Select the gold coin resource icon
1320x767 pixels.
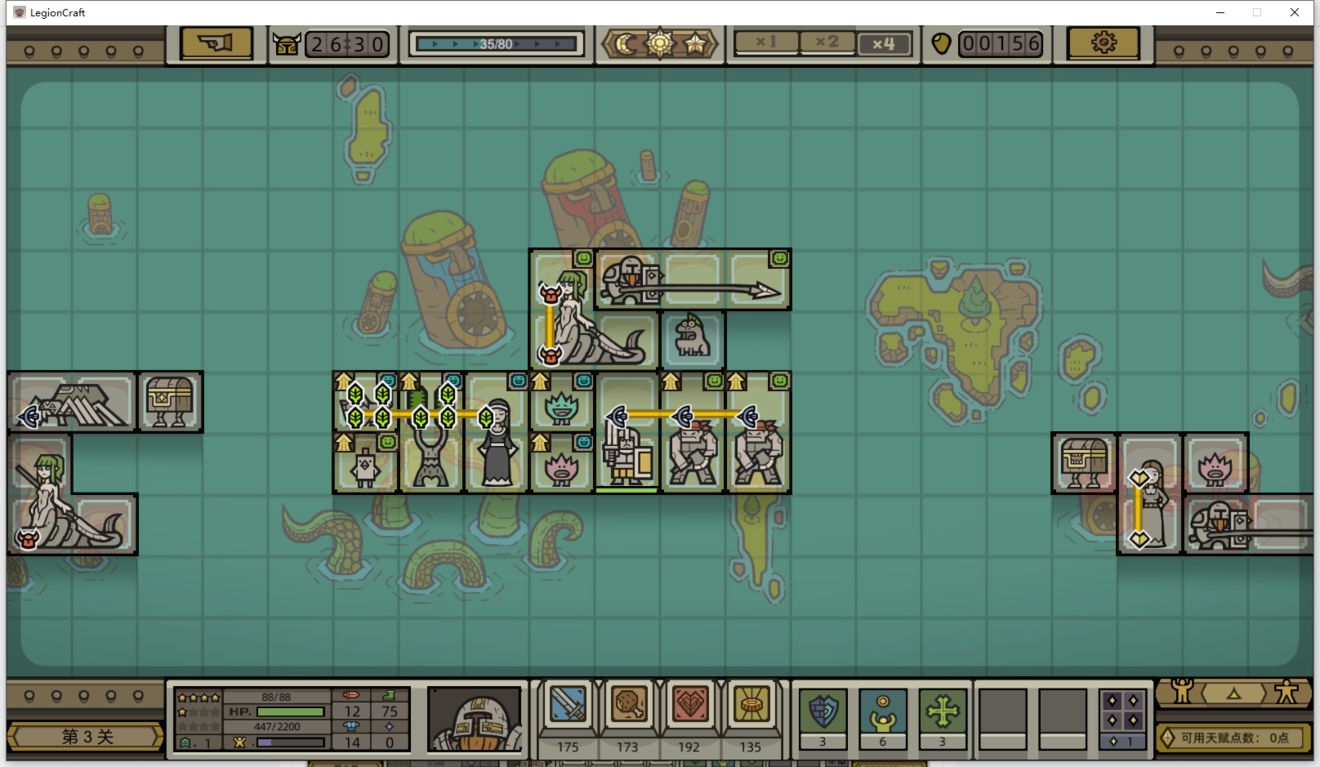point(750,706)
